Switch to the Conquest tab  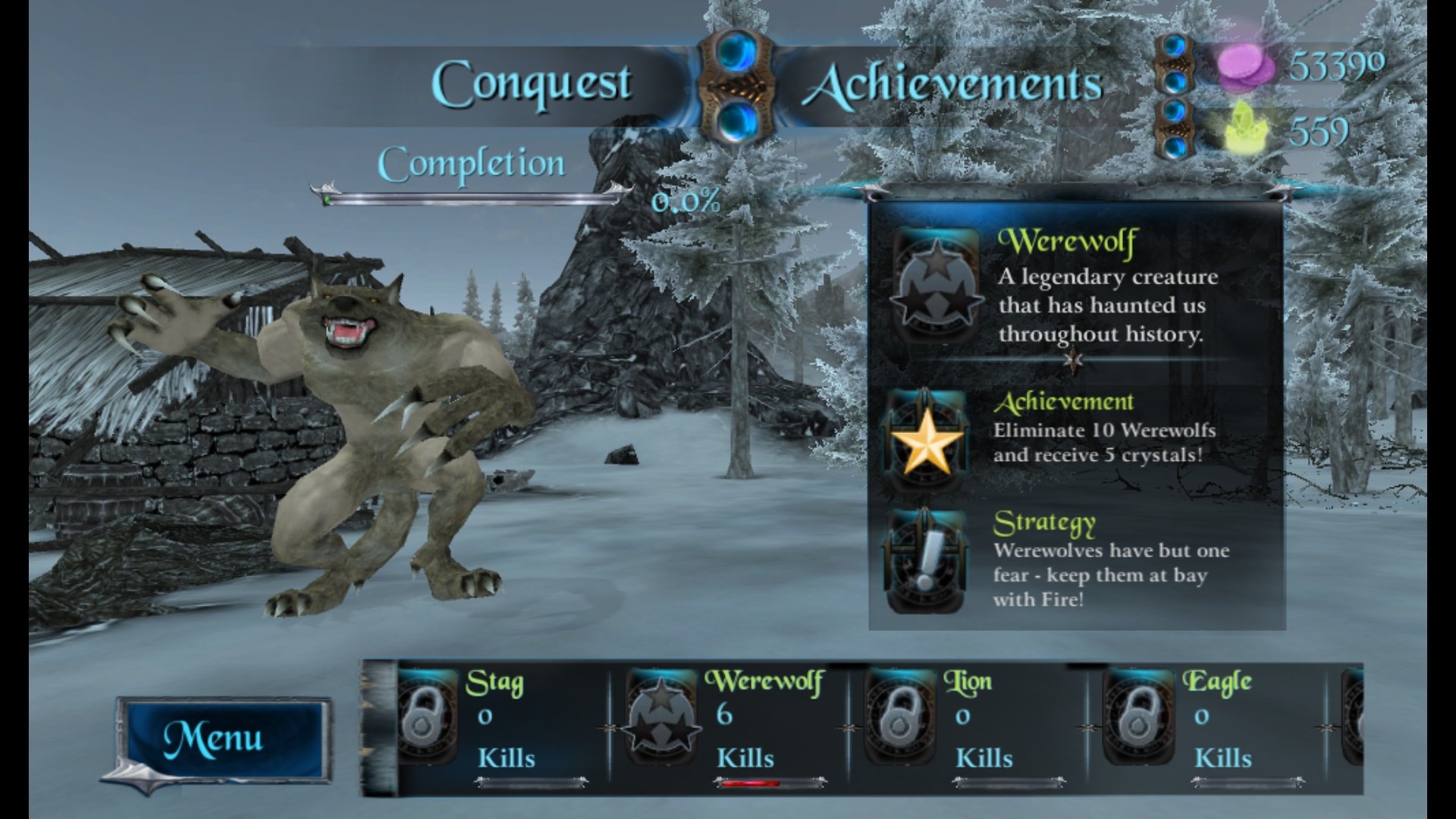point(532,85)
